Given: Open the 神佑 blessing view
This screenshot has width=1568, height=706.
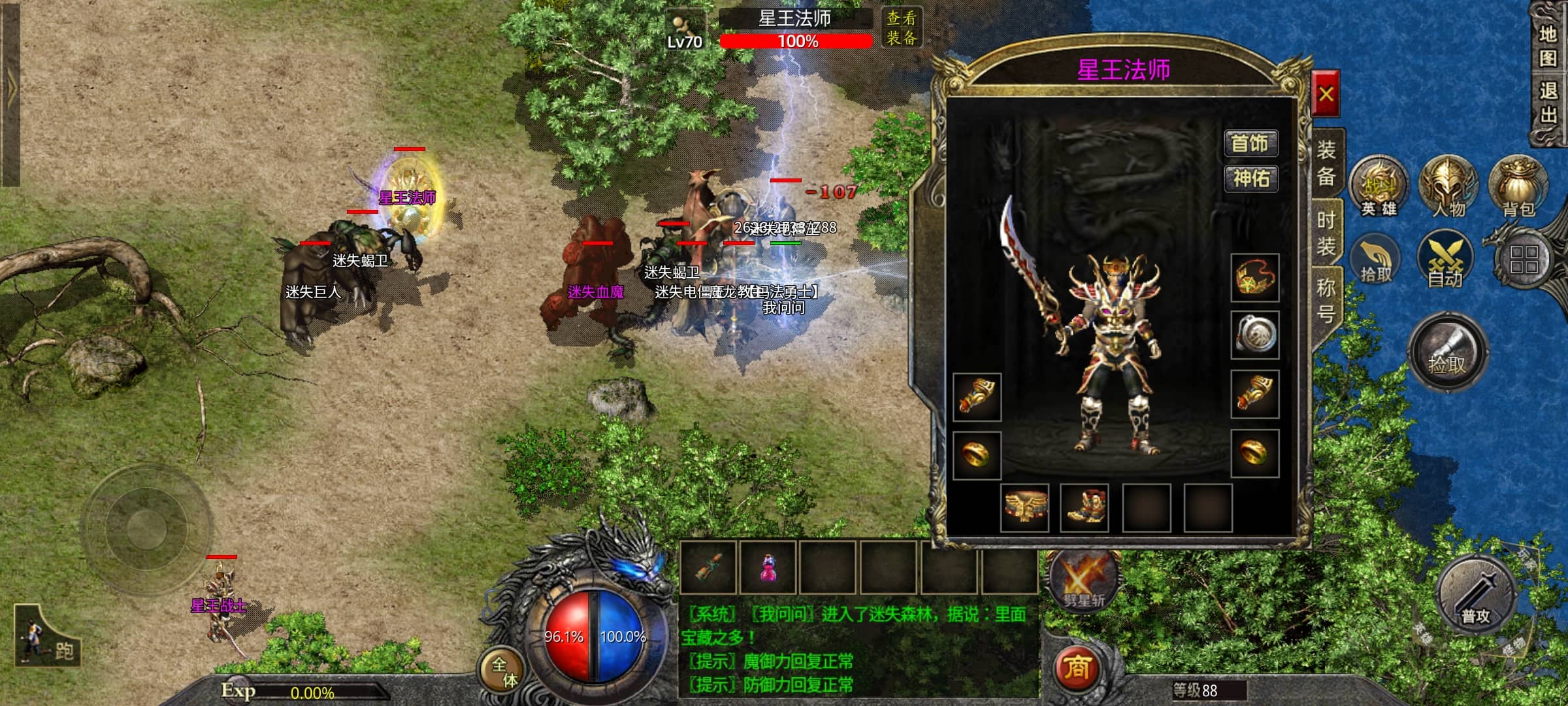Looking at the screenshot, I should tap(1250, 178).
